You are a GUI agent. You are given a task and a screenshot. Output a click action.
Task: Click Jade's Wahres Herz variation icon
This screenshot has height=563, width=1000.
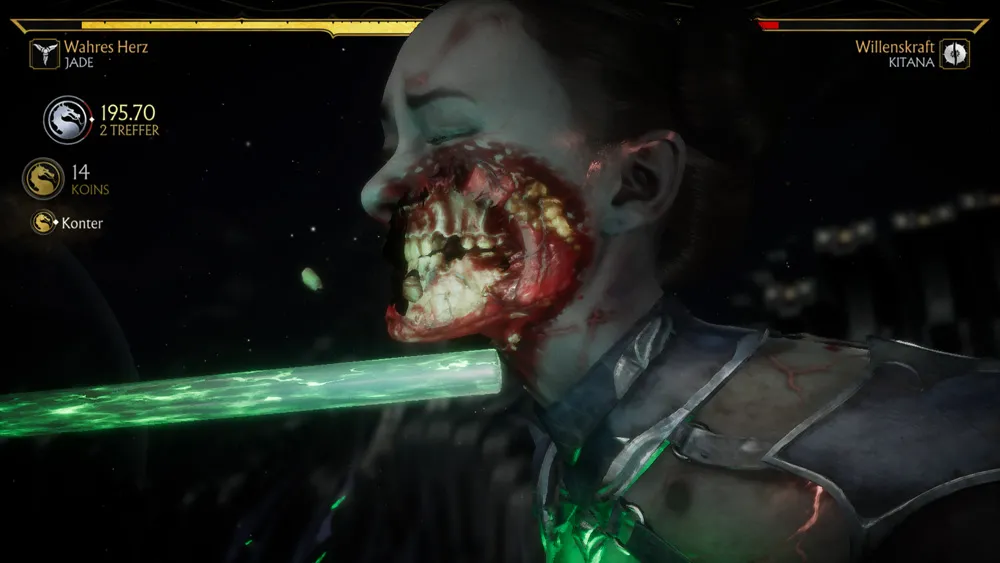pos(44,54)
